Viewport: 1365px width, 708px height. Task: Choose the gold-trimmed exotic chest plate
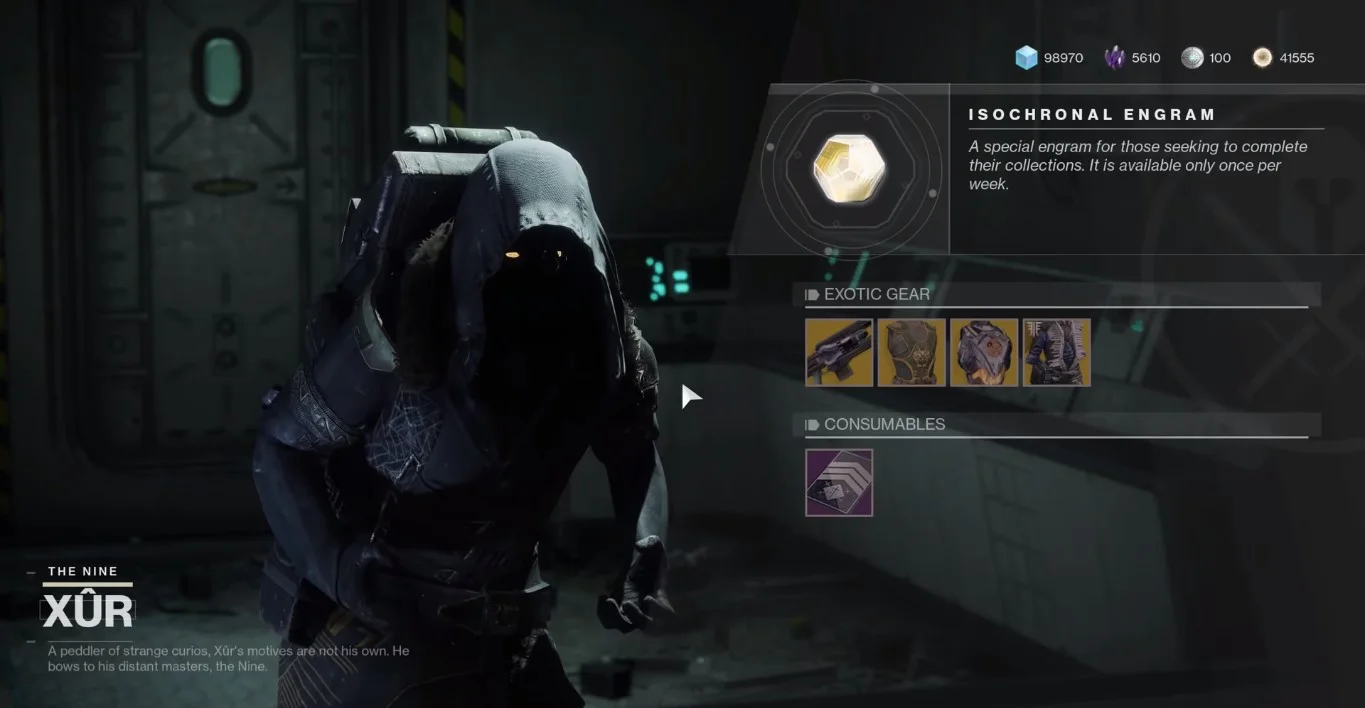(911, 352)
